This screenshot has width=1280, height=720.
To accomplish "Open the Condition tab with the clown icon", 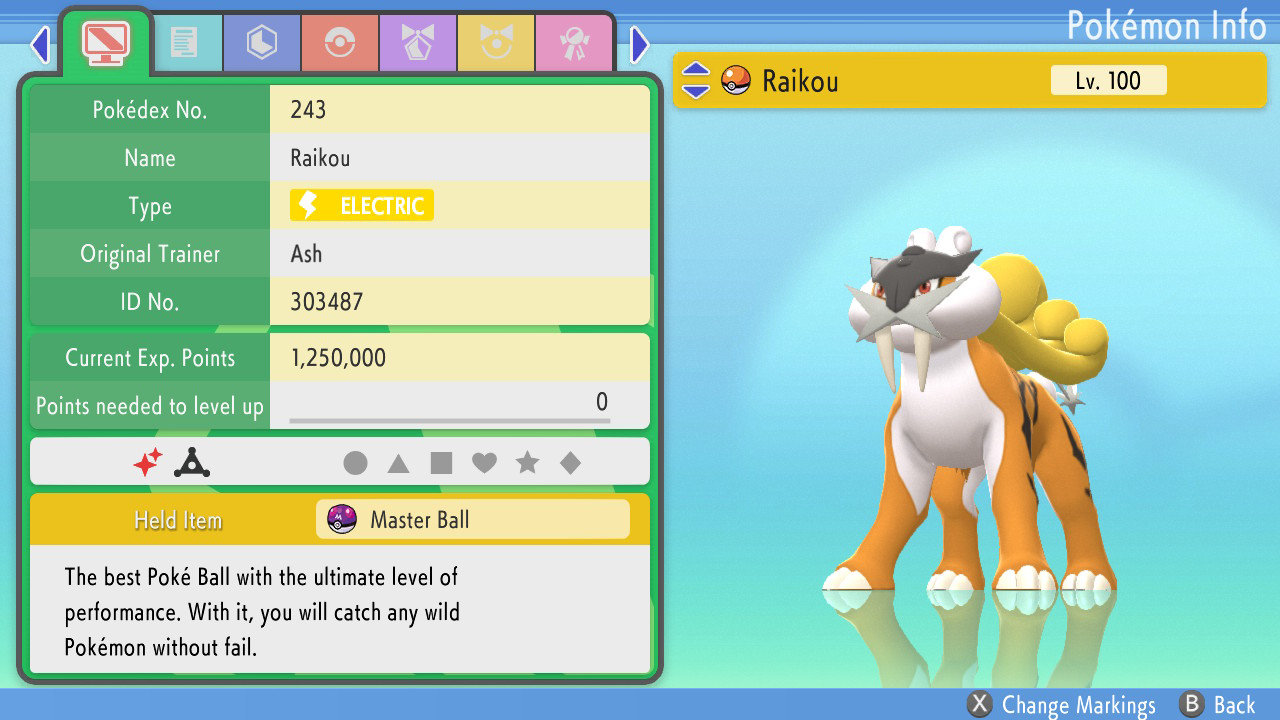I will (496, 43).
